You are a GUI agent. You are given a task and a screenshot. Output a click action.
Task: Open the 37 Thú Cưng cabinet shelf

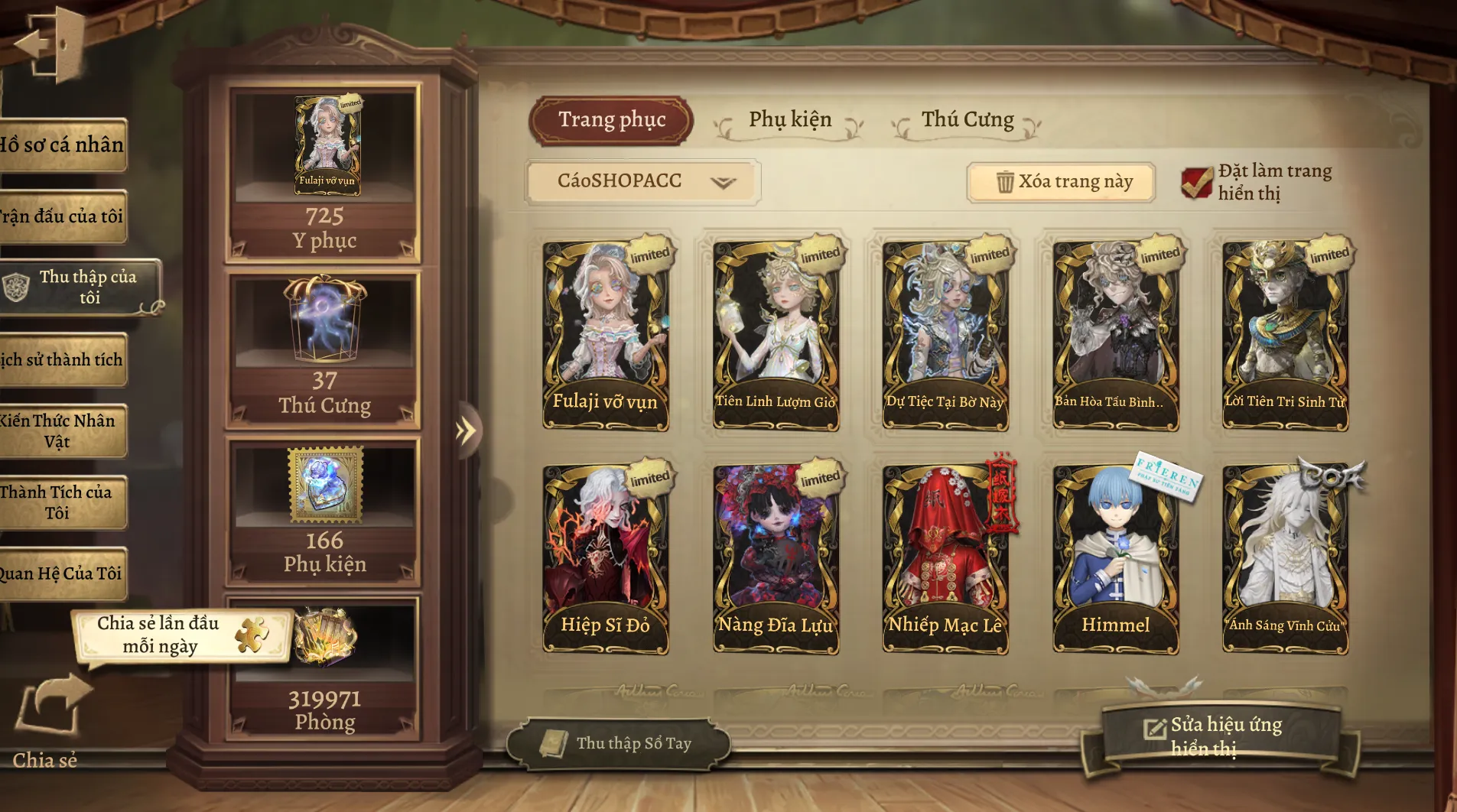[324, 348]
